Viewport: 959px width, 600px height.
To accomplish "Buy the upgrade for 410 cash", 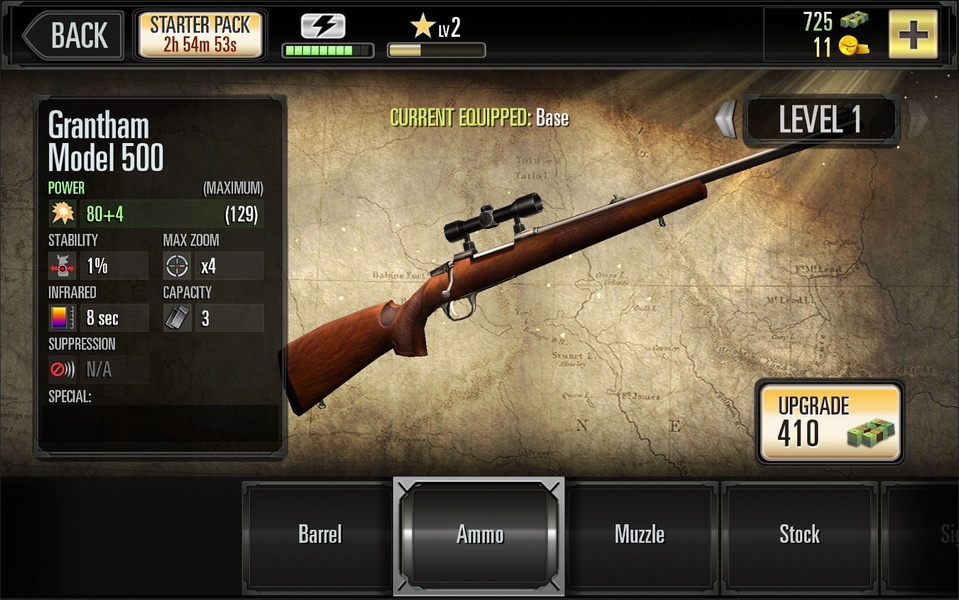I will click(x=829, y=422).
